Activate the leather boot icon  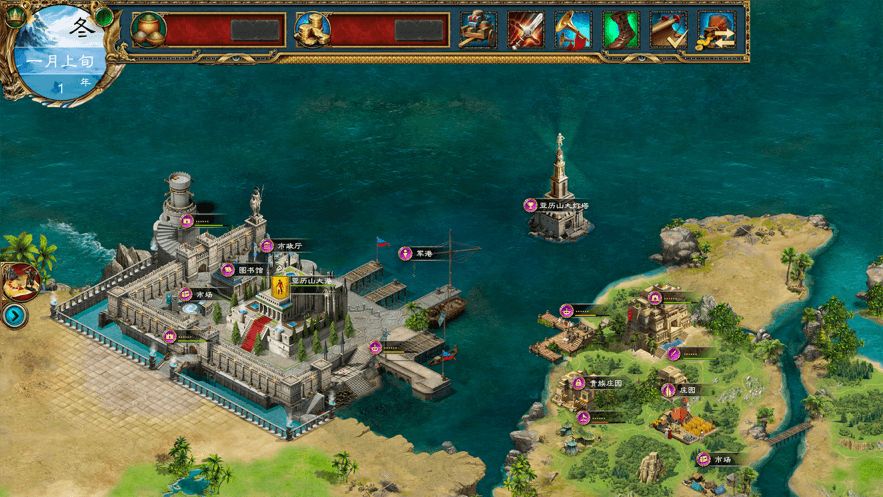pos(621,30)
